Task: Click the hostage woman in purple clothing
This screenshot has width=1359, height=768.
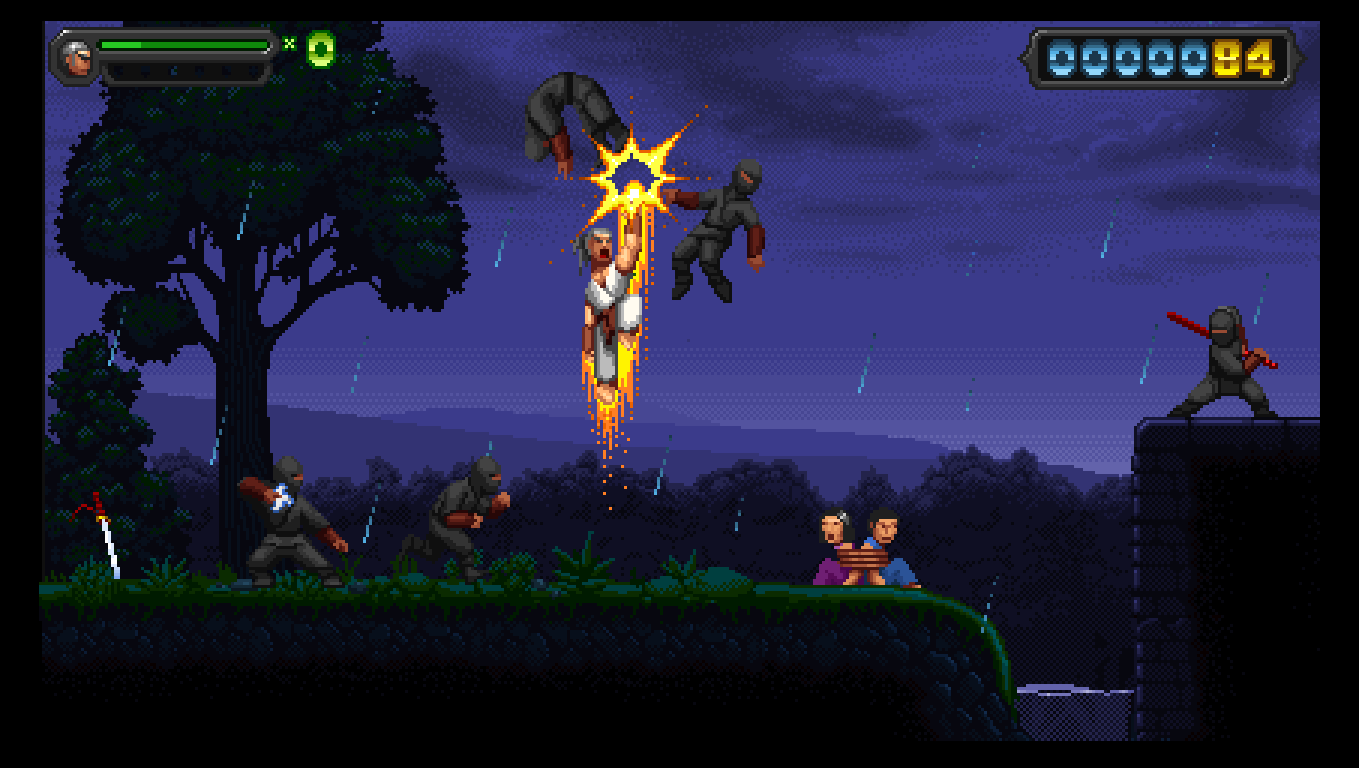Action: [828, 545]
